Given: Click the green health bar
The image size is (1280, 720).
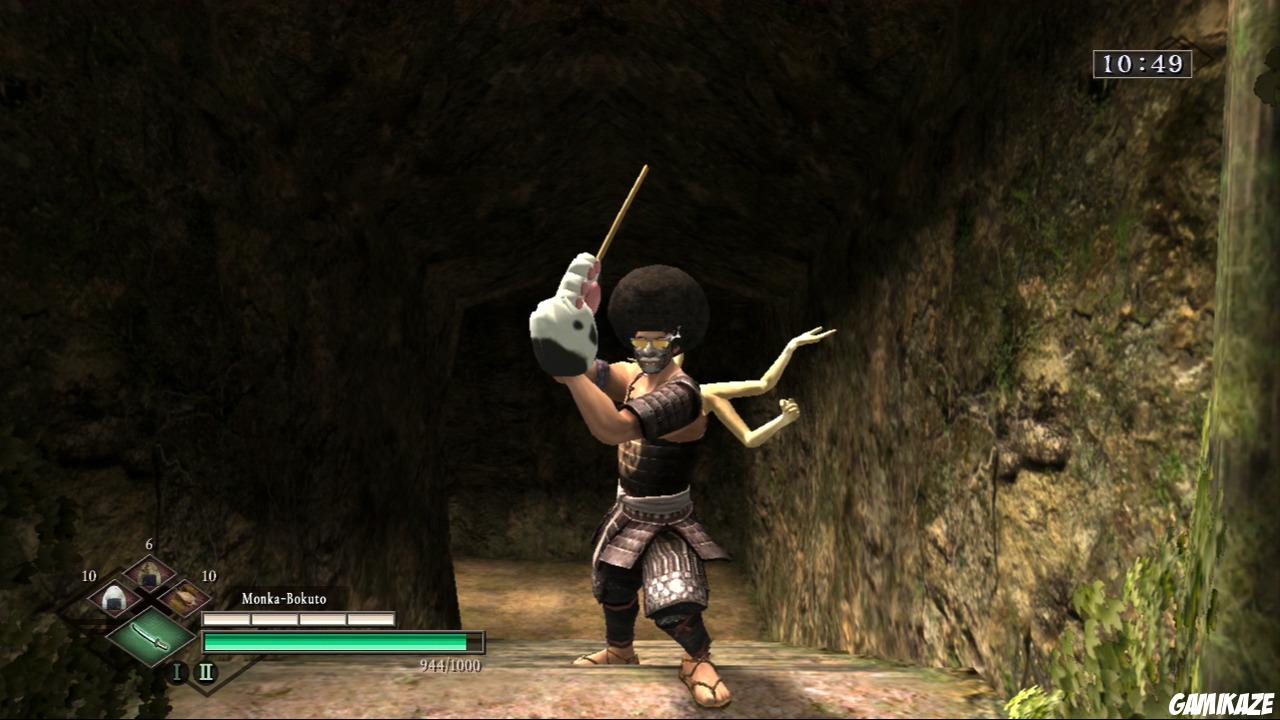Looking at the screenshot, I should [x=335, y=642].
